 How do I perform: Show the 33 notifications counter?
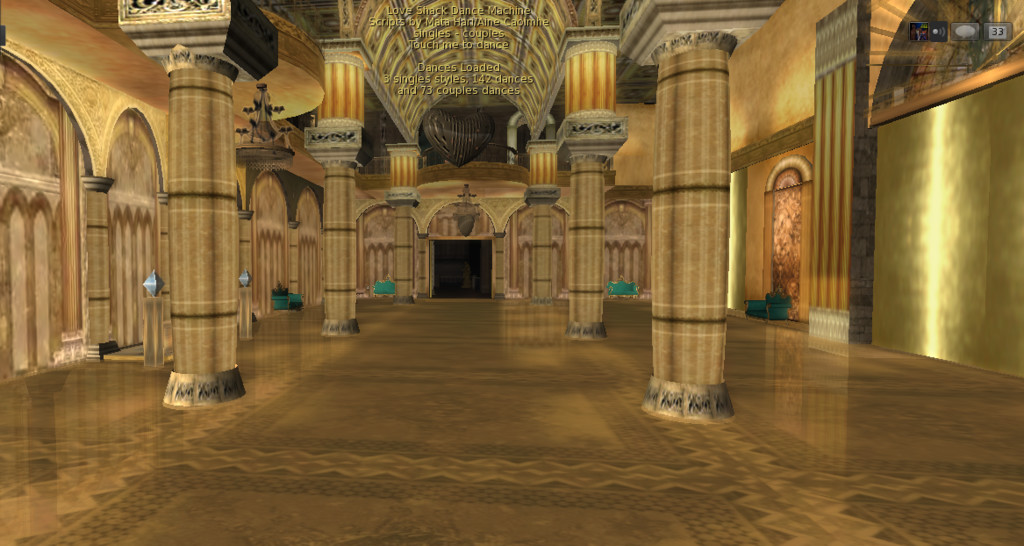[997, 31]
